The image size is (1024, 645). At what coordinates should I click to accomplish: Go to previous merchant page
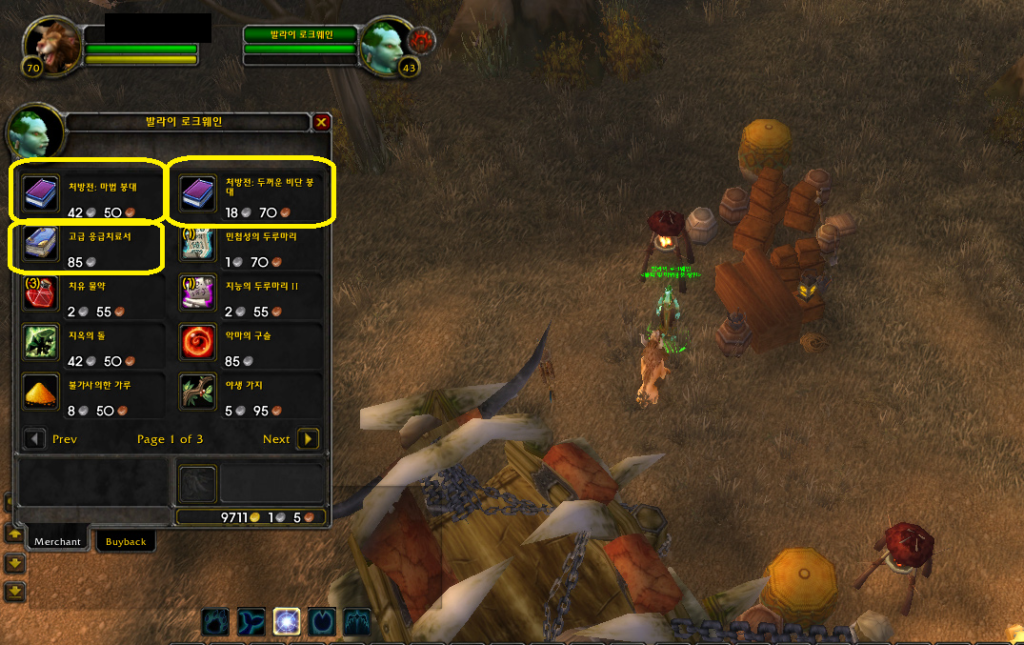(x=35, y=439)
